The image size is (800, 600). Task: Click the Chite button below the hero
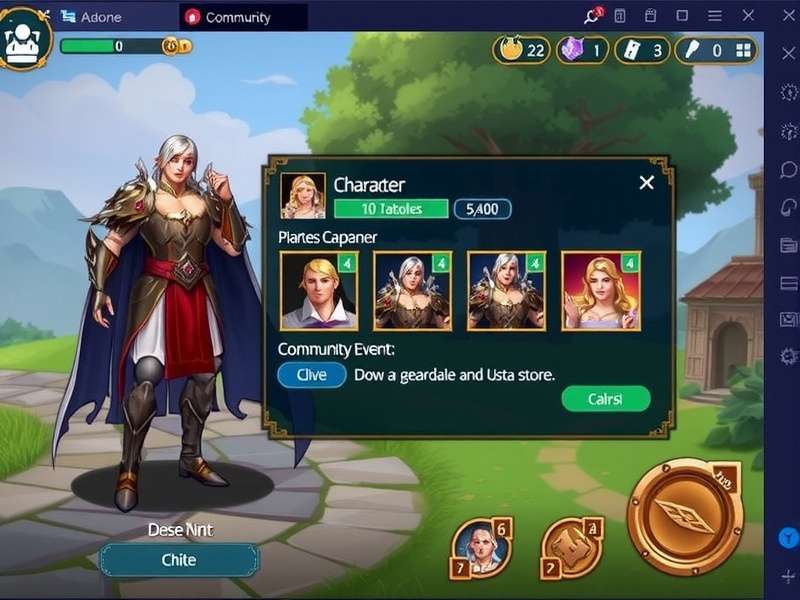coord(179,560)
